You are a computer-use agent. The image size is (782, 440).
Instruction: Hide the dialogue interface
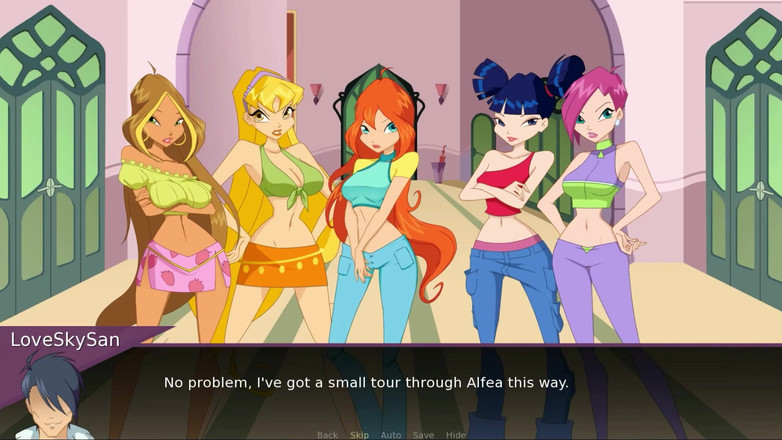[455, 435]
